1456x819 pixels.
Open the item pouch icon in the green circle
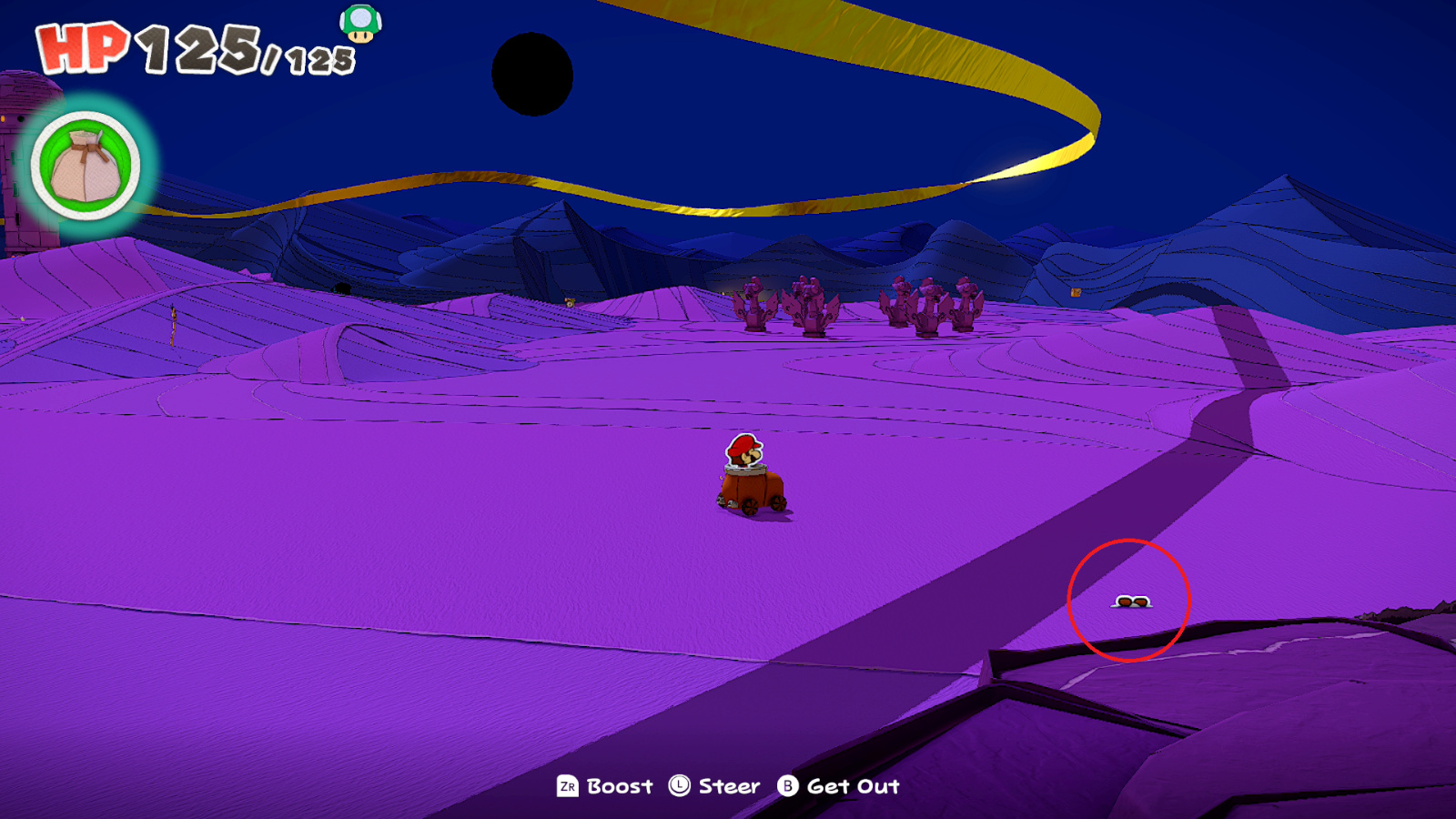(85, 163)
